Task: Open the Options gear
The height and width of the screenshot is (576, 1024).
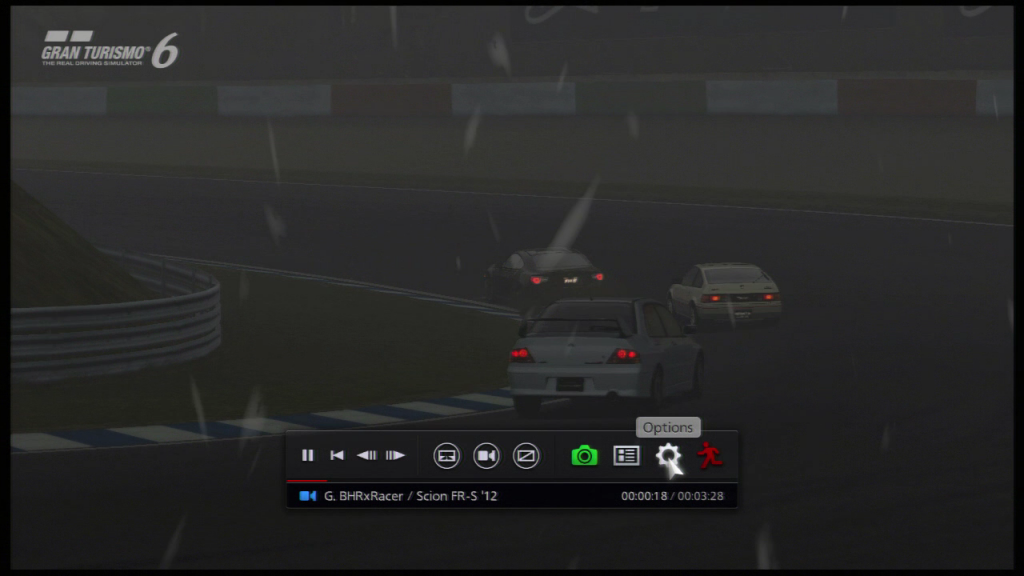Action: pos(667,456)
